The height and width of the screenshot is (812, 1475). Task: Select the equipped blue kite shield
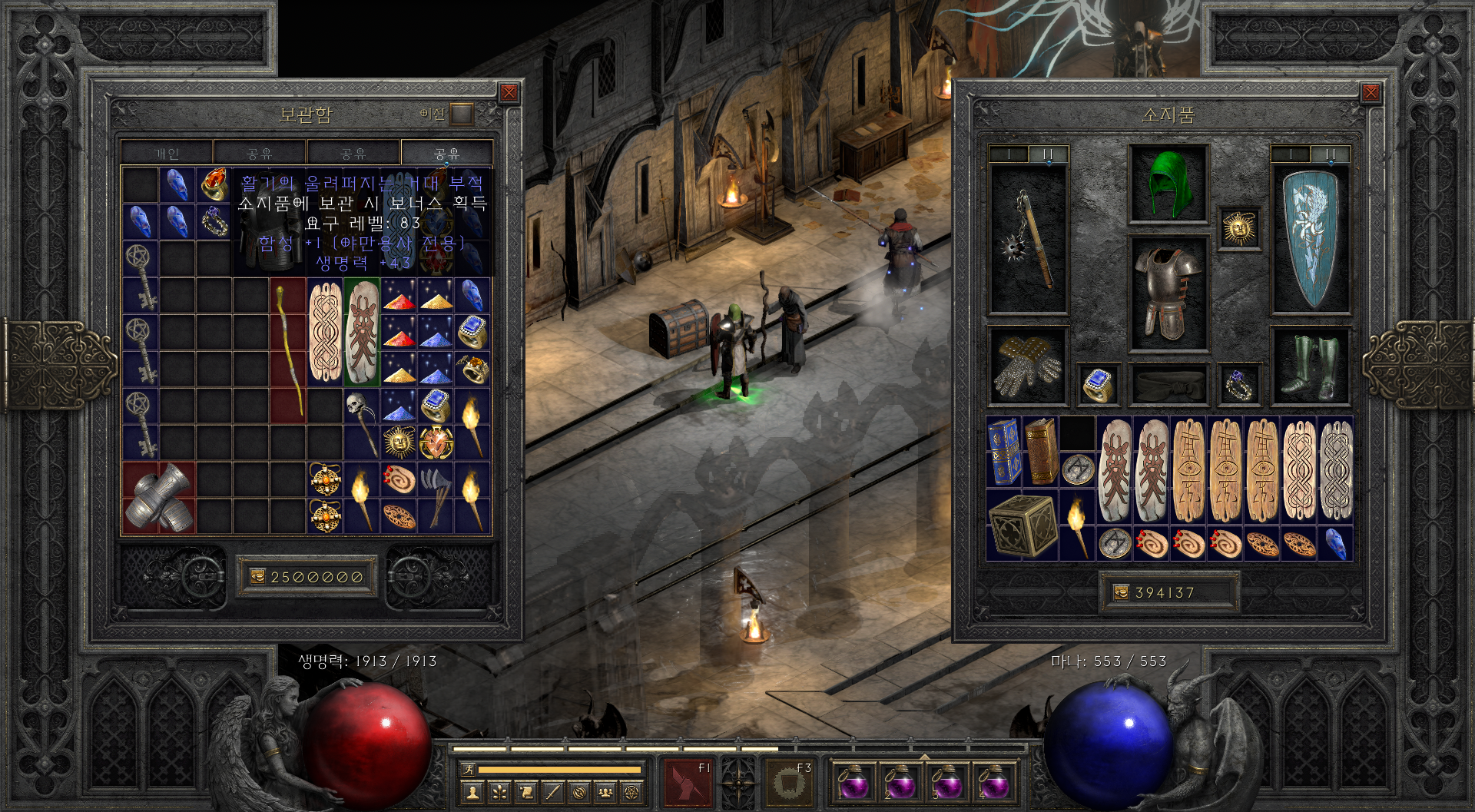[1310, 239]
